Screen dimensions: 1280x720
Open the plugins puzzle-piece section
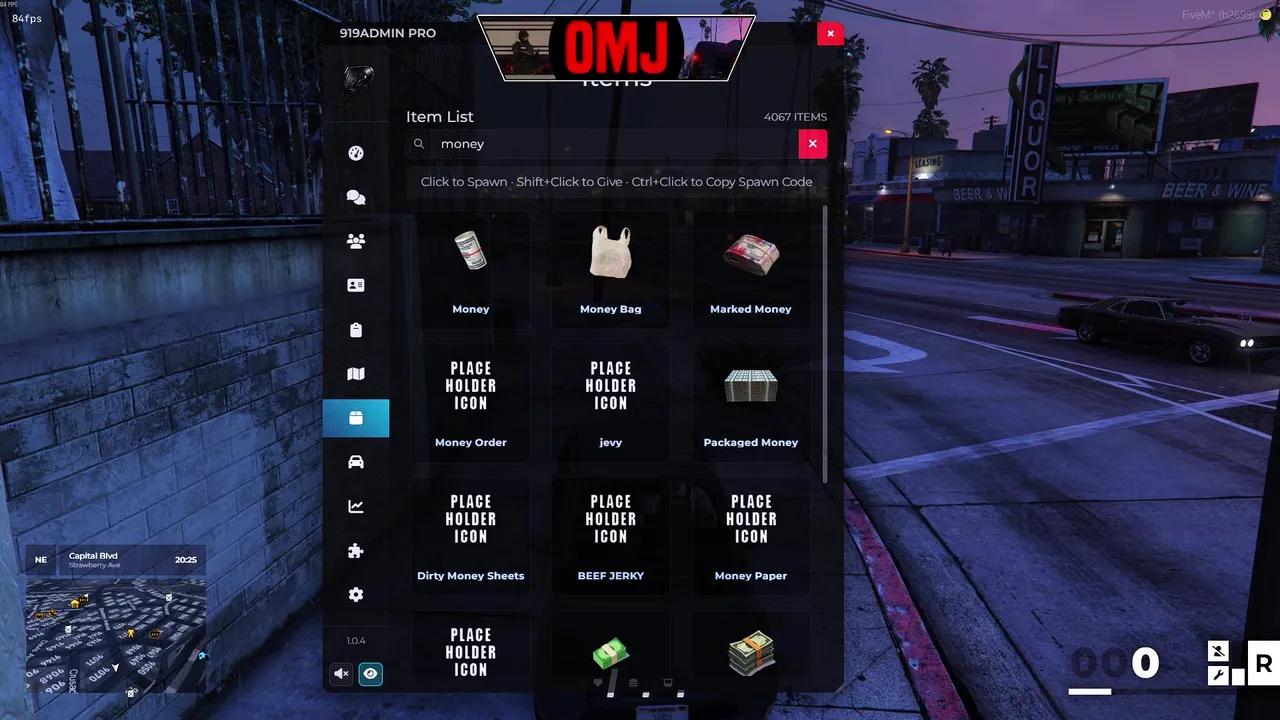coord(356,550)
